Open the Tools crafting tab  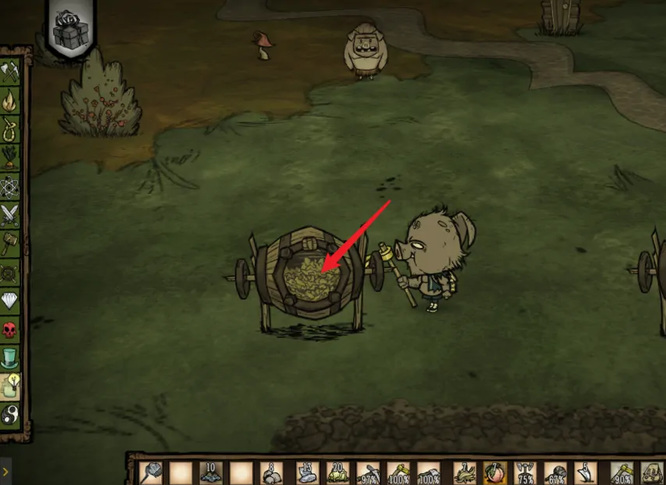(x=12, y=71)
